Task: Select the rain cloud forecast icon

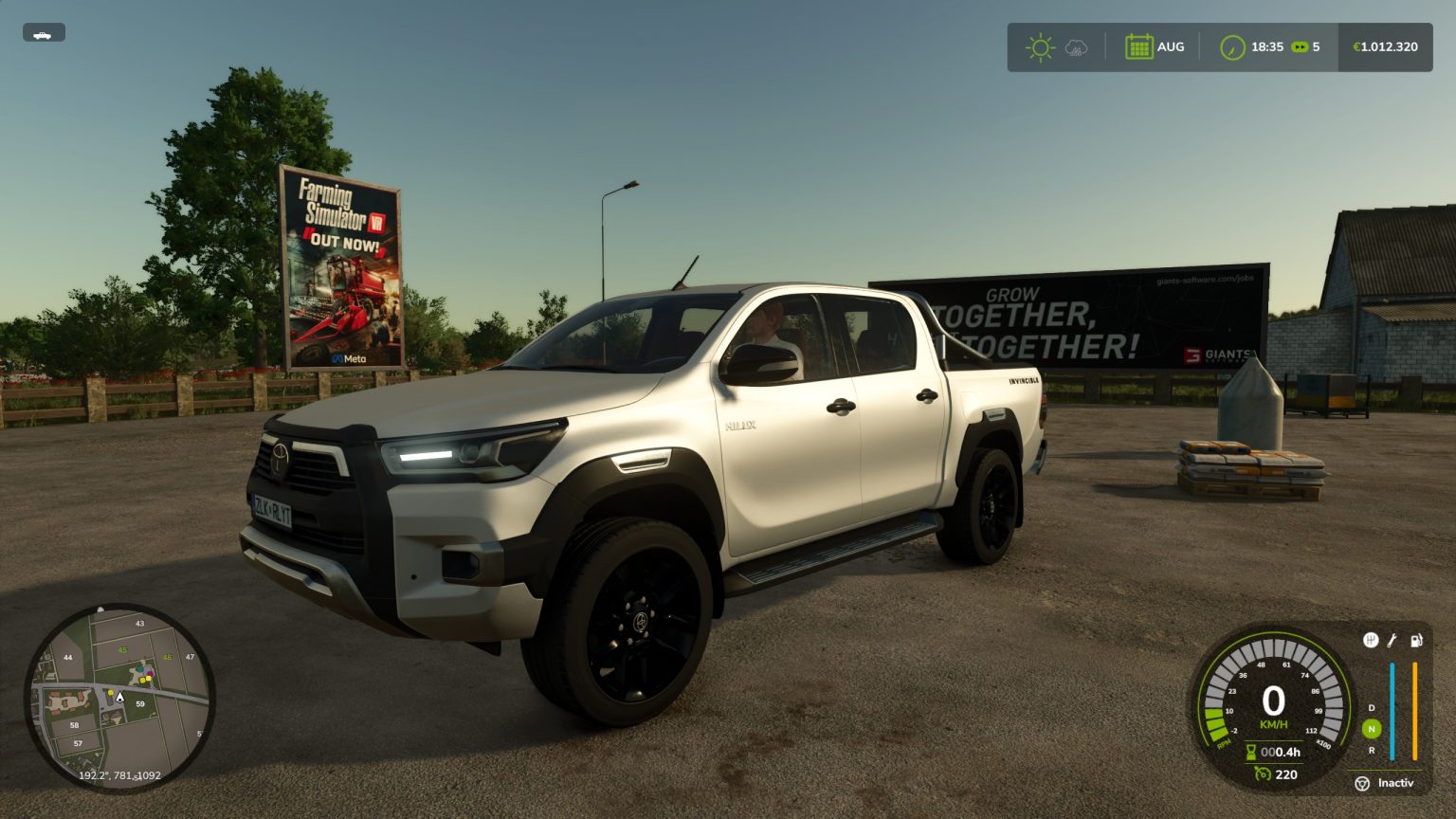Action: 1075,45
